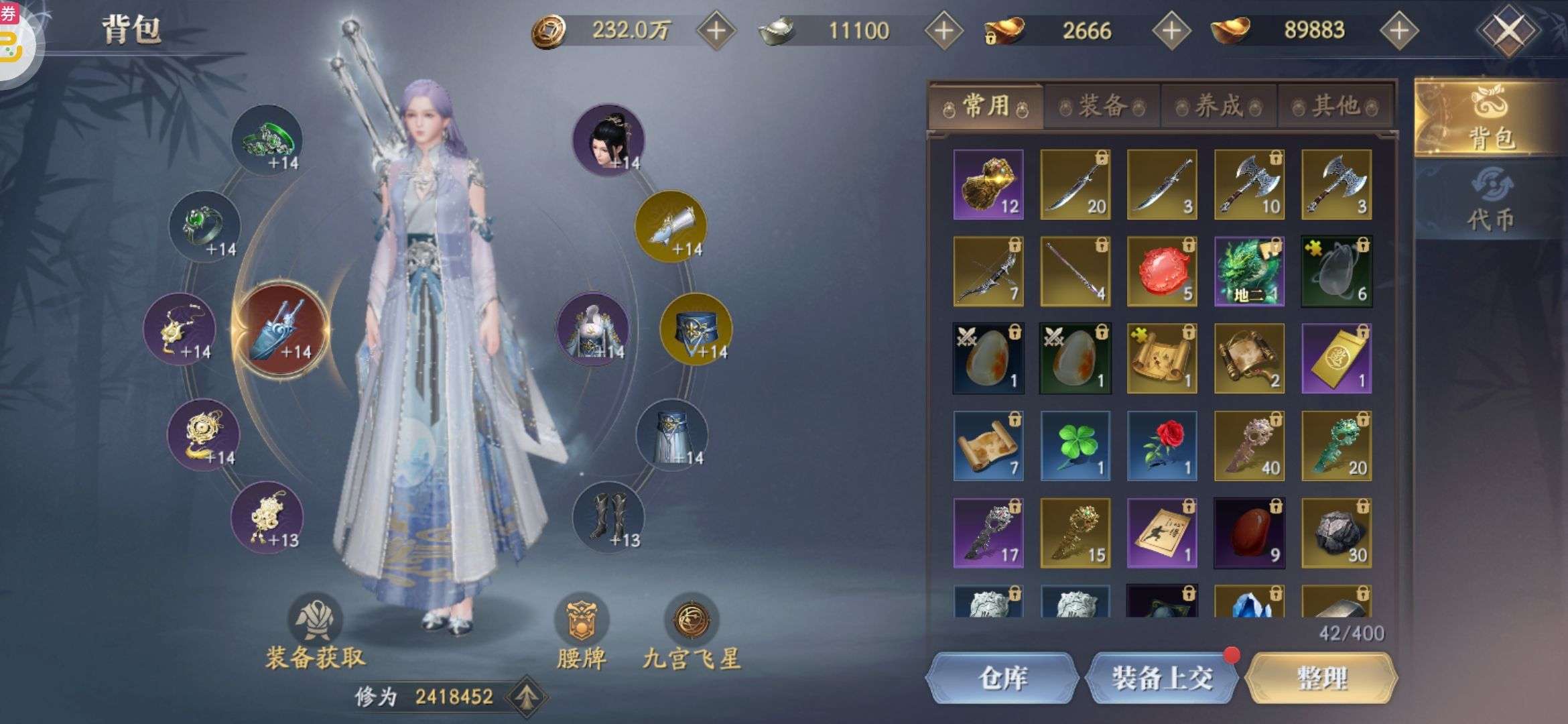1568x724 pixels.
Task: Open the 九宫飞星 feature
Action: (x=692, y=633)
